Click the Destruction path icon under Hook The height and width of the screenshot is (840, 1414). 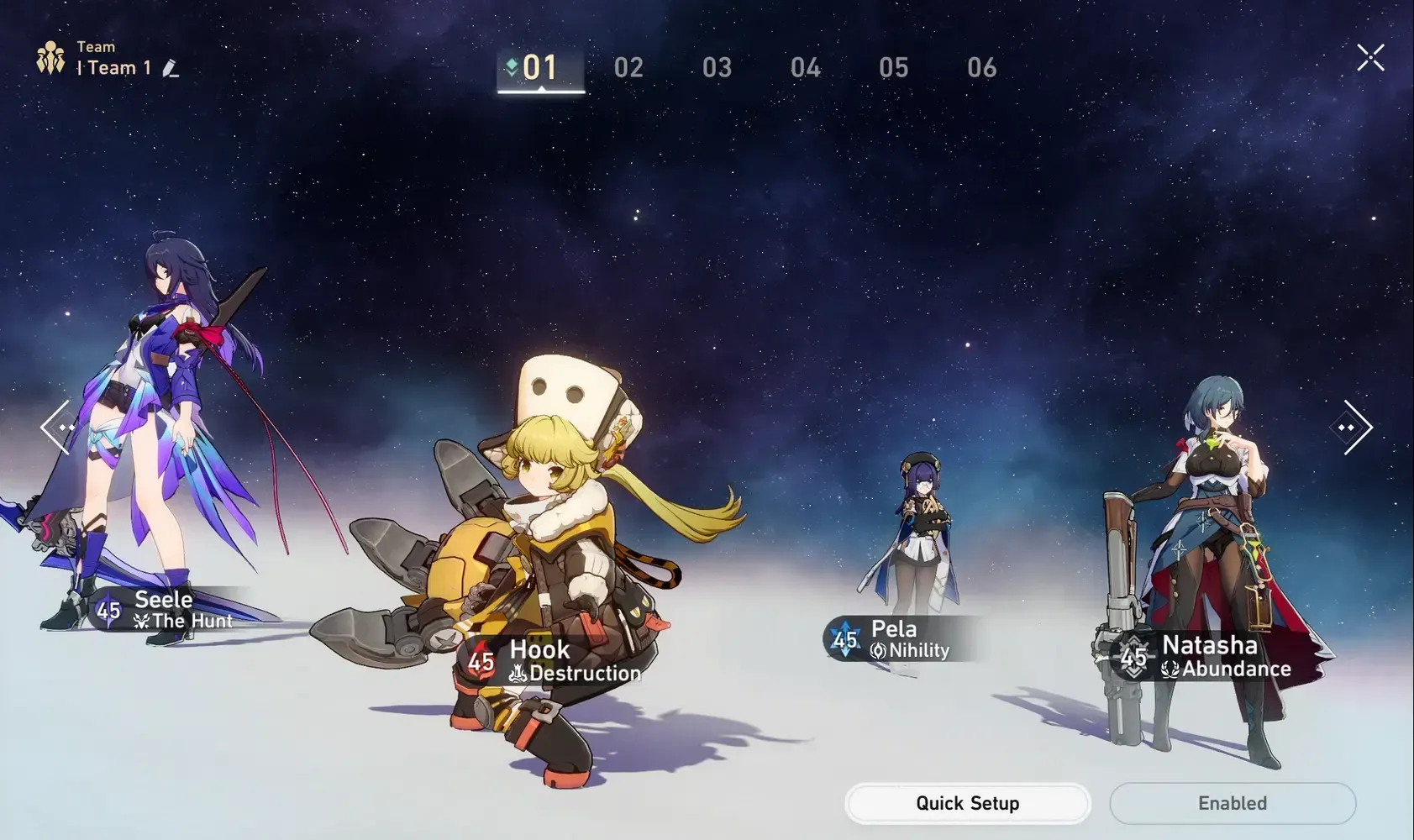518,673
